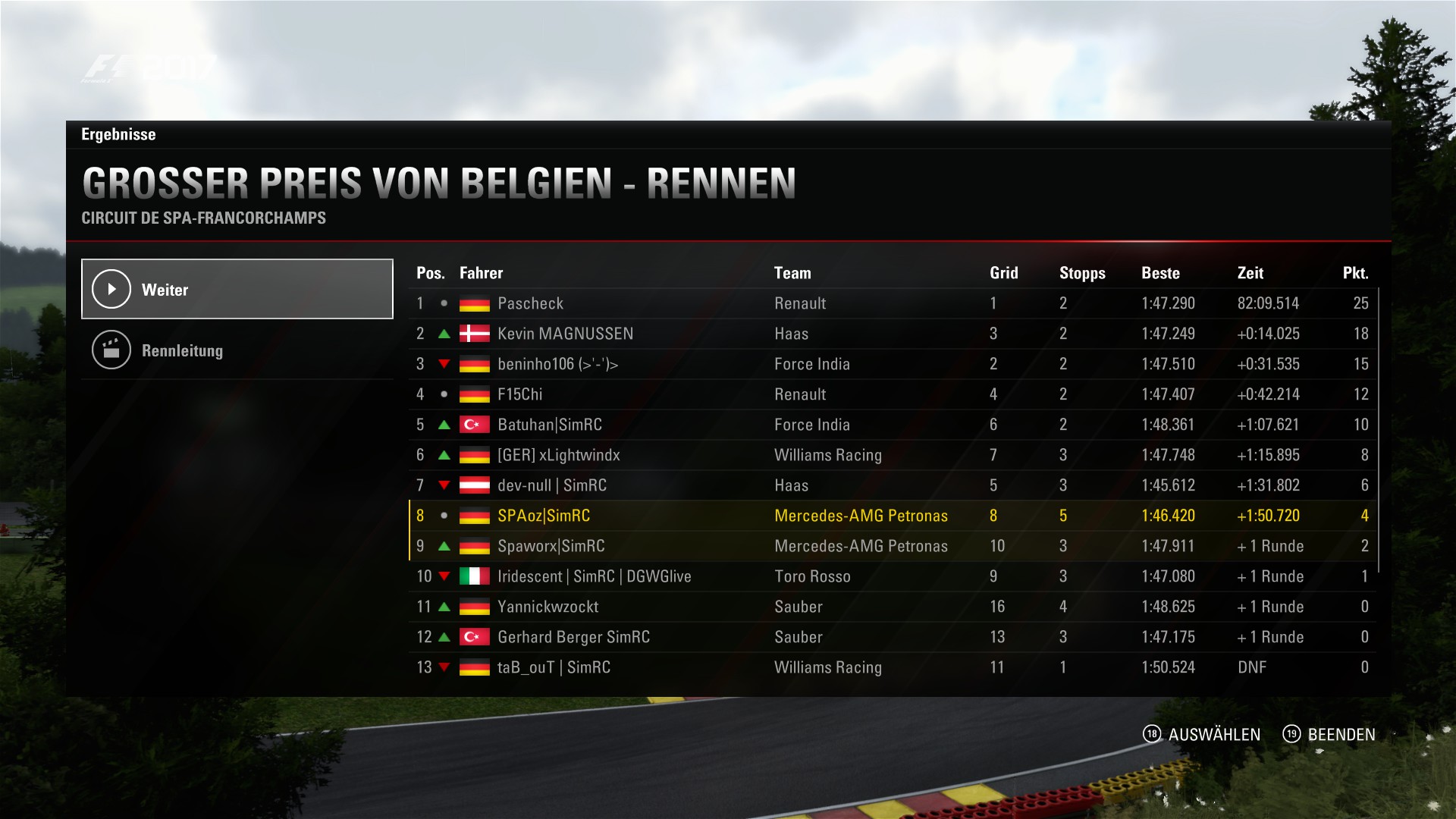Click the beninho106 result row
The width and height of the screenshot is (1456, 819).
(x=892, y=364)
